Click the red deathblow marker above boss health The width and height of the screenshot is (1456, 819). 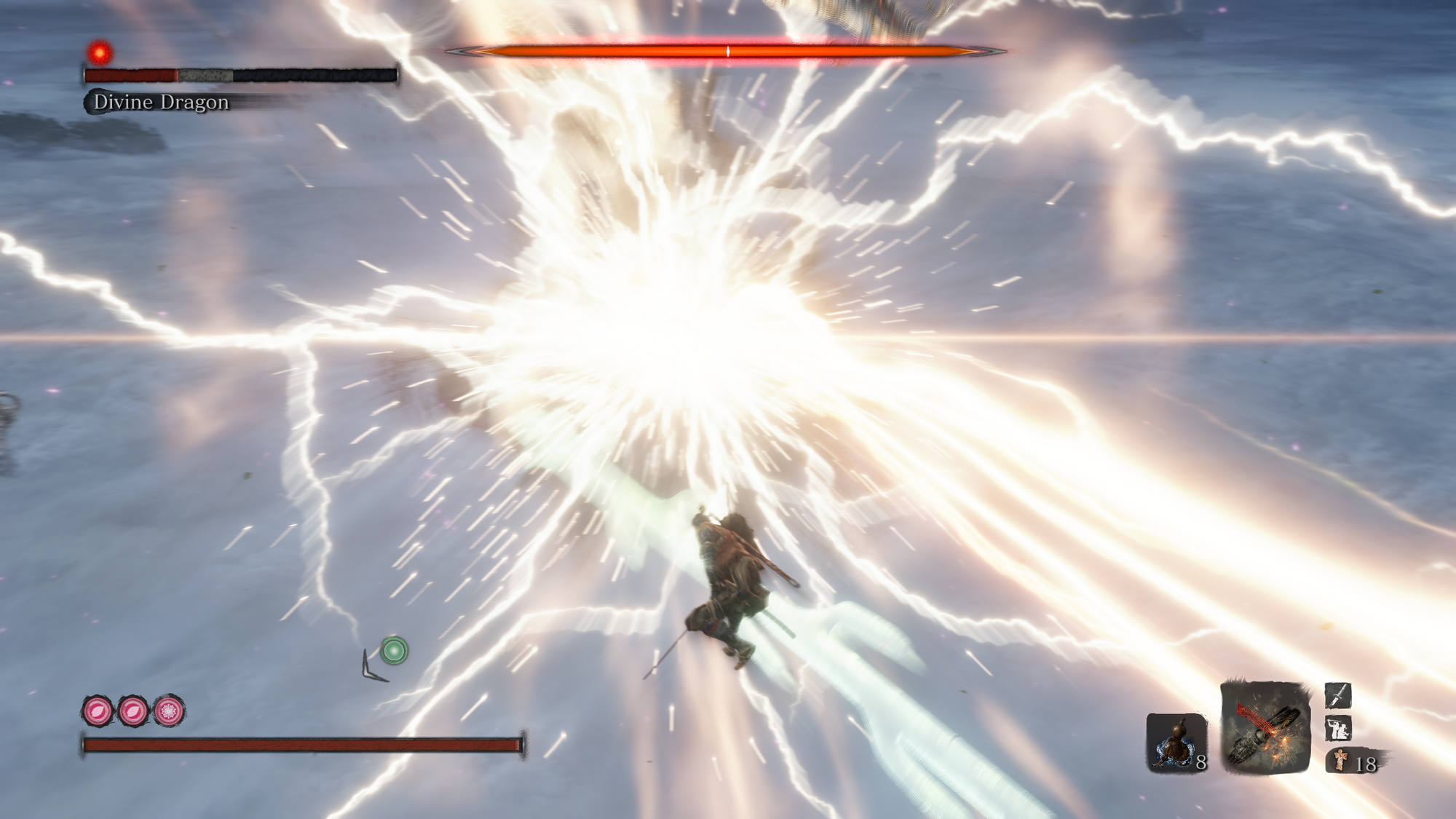point(100,52)
